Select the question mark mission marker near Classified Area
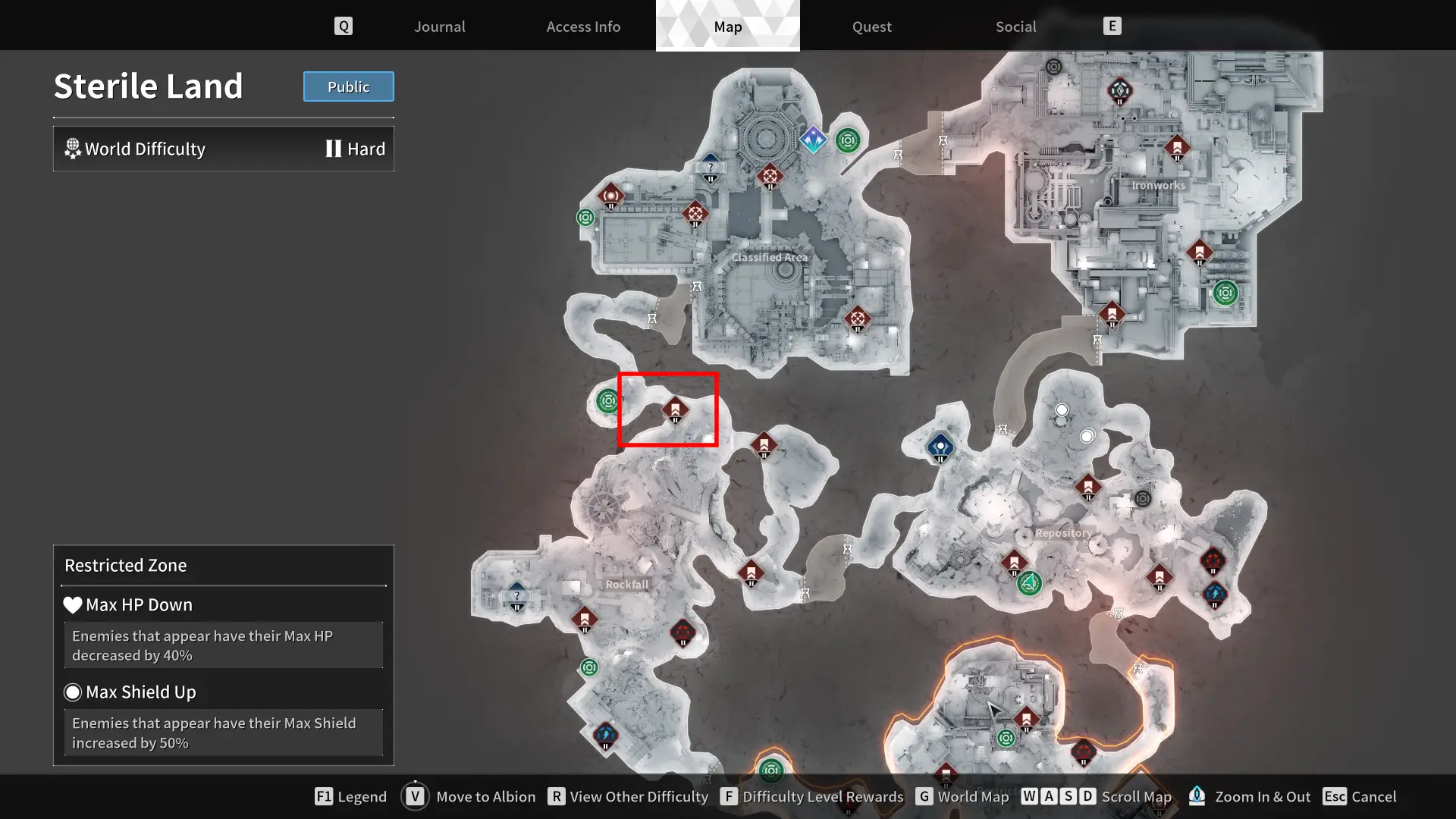This screenshot has width=1456, height=819. 709,167
